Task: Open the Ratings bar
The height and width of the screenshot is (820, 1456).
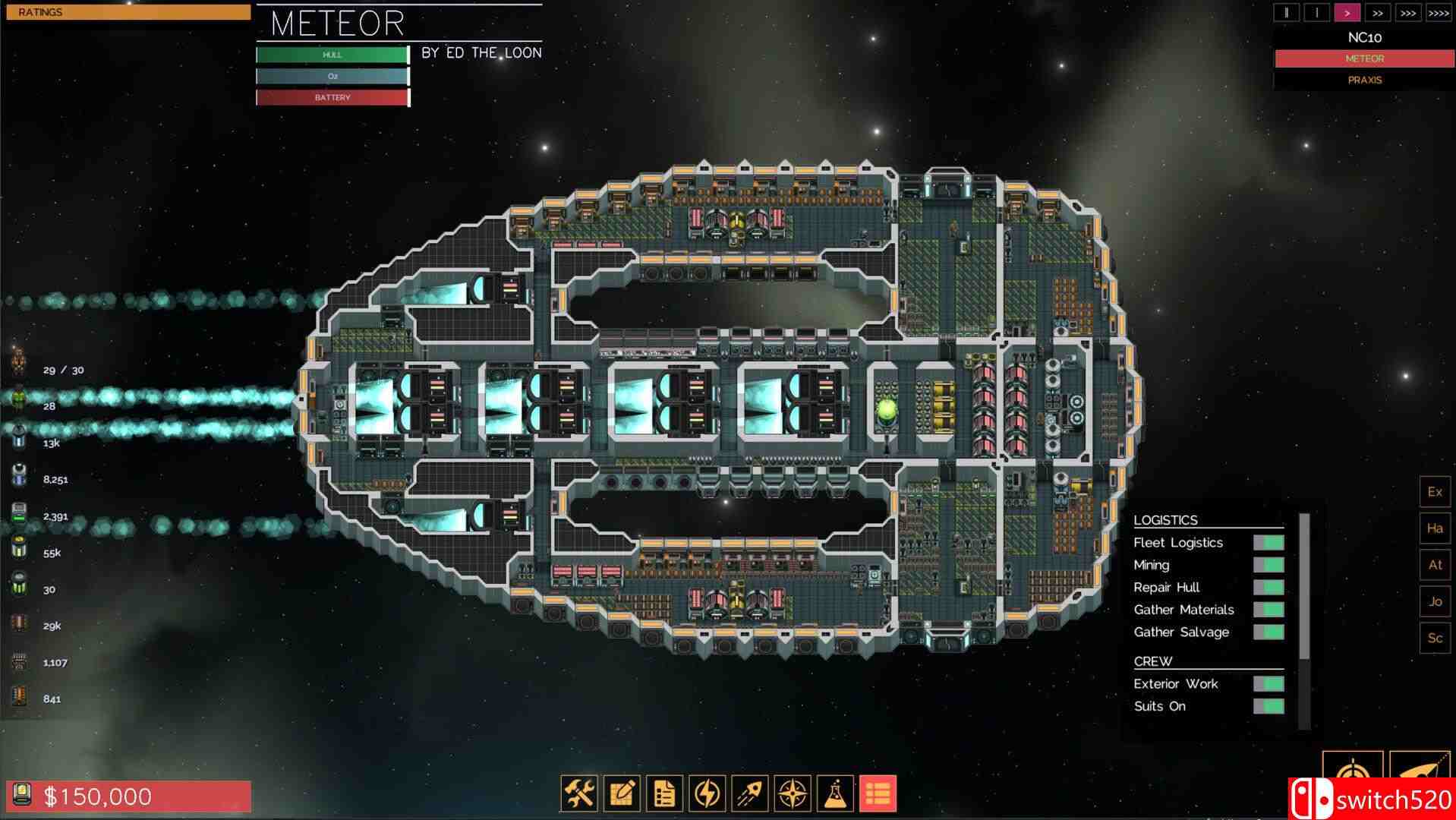Action: pyautogui.click(x=128, y=12)
